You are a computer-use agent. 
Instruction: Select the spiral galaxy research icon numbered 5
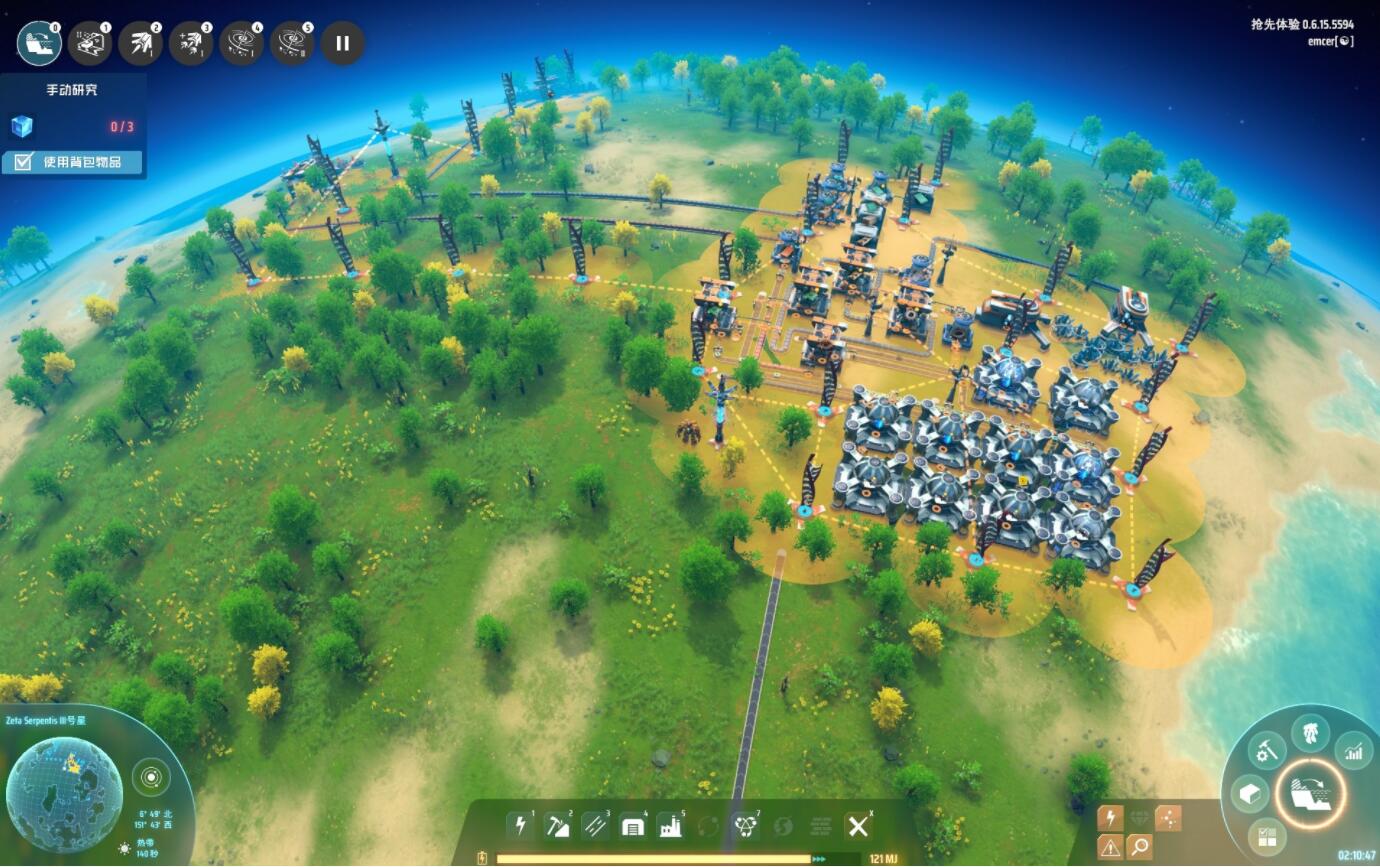coord(292,44)
